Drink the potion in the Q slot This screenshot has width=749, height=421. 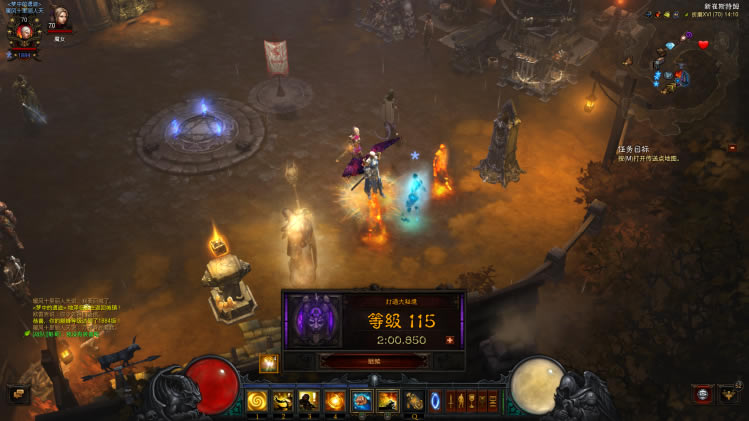(413, 401)
